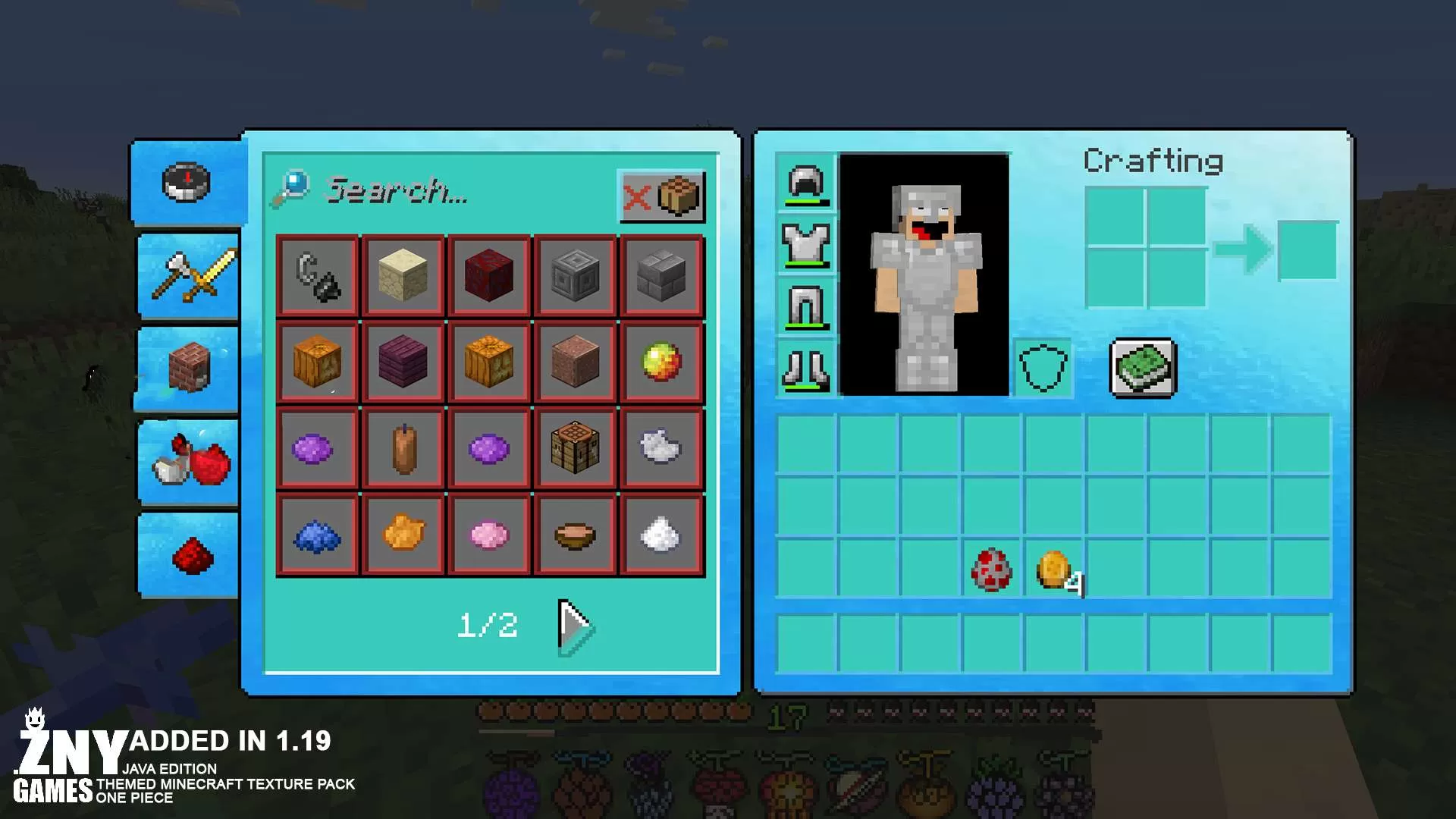This screenshot has height=819, width=1456.
Task: Close the green recipe book
Action: [x=1143, y=368]
